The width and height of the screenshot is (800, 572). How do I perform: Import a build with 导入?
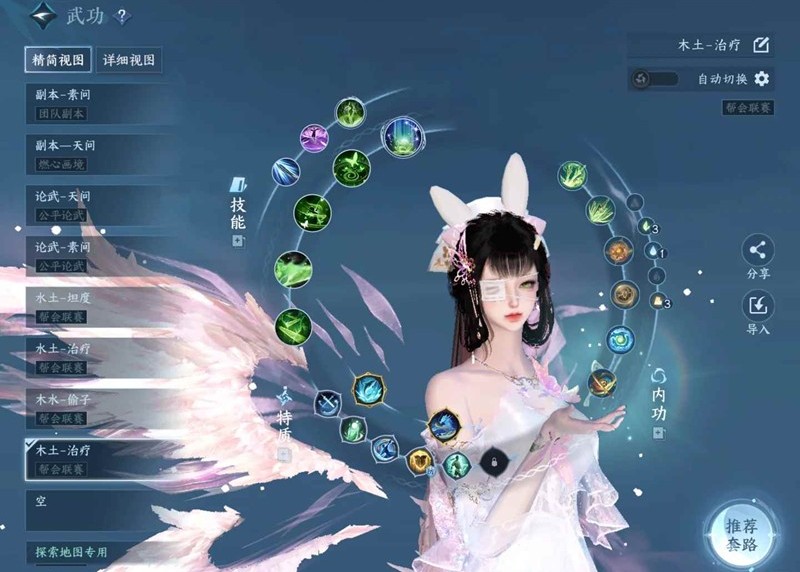coord(758,311)
